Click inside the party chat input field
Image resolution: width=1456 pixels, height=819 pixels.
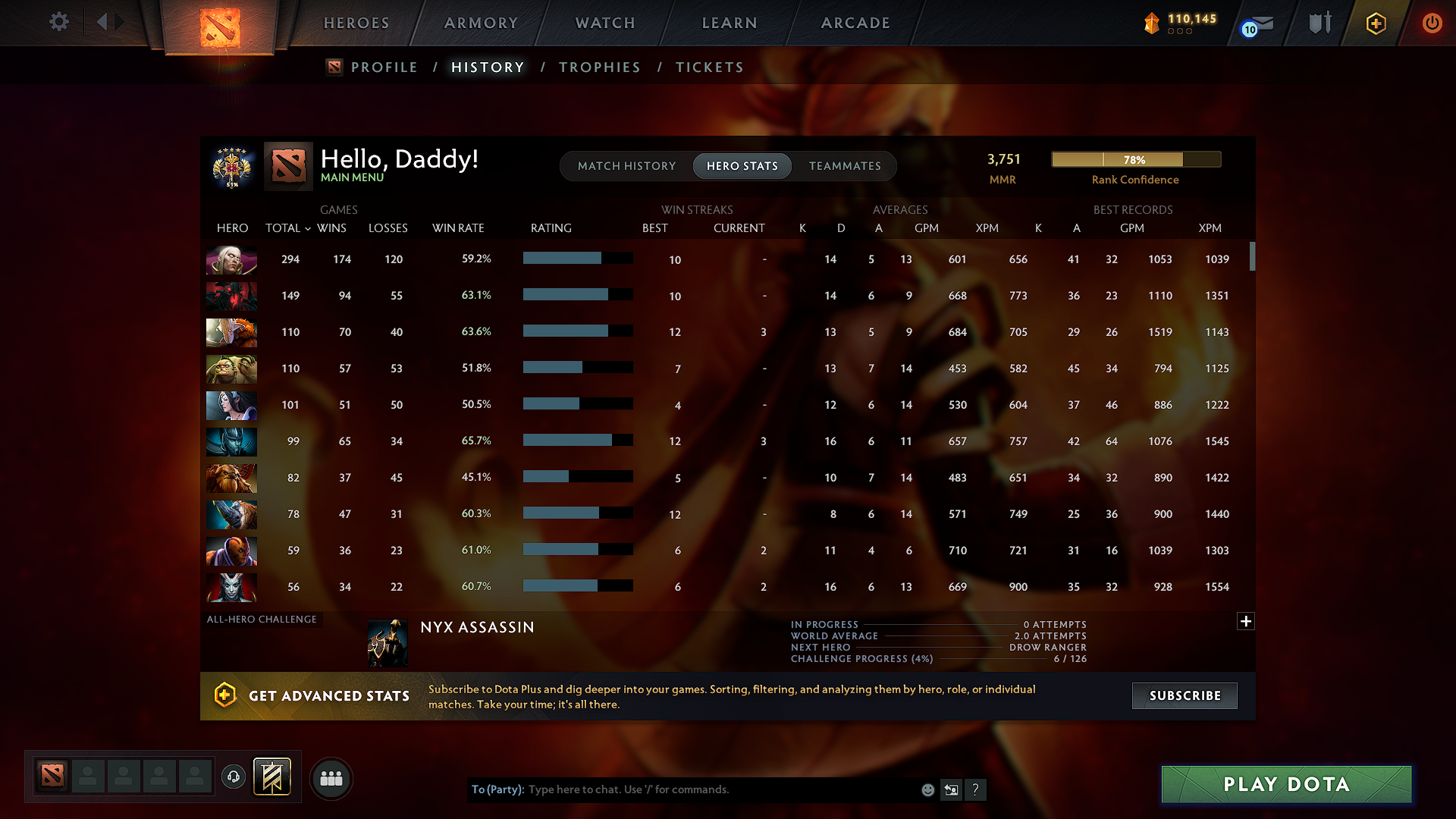(682, 789)
